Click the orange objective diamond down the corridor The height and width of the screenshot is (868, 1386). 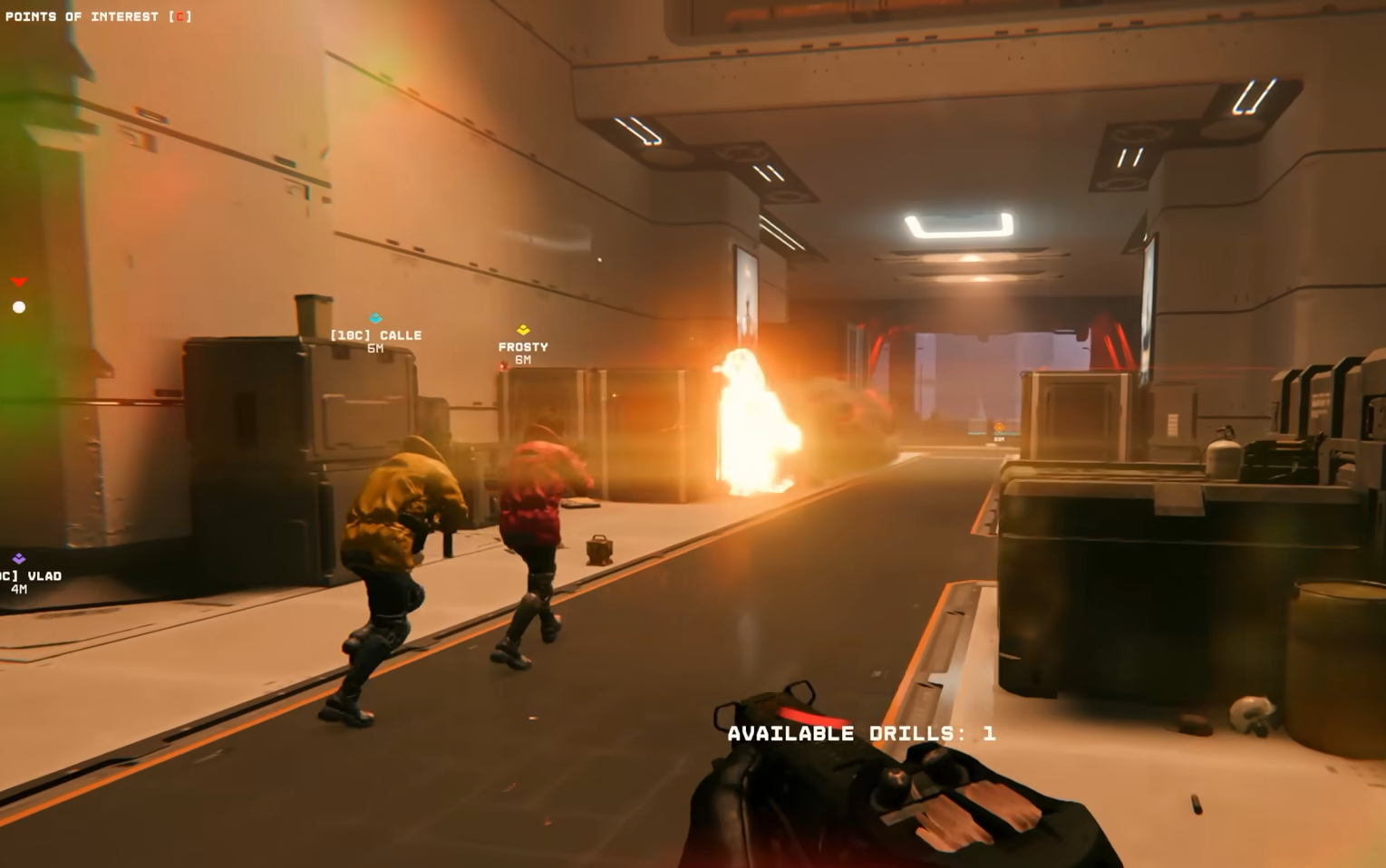999,427
